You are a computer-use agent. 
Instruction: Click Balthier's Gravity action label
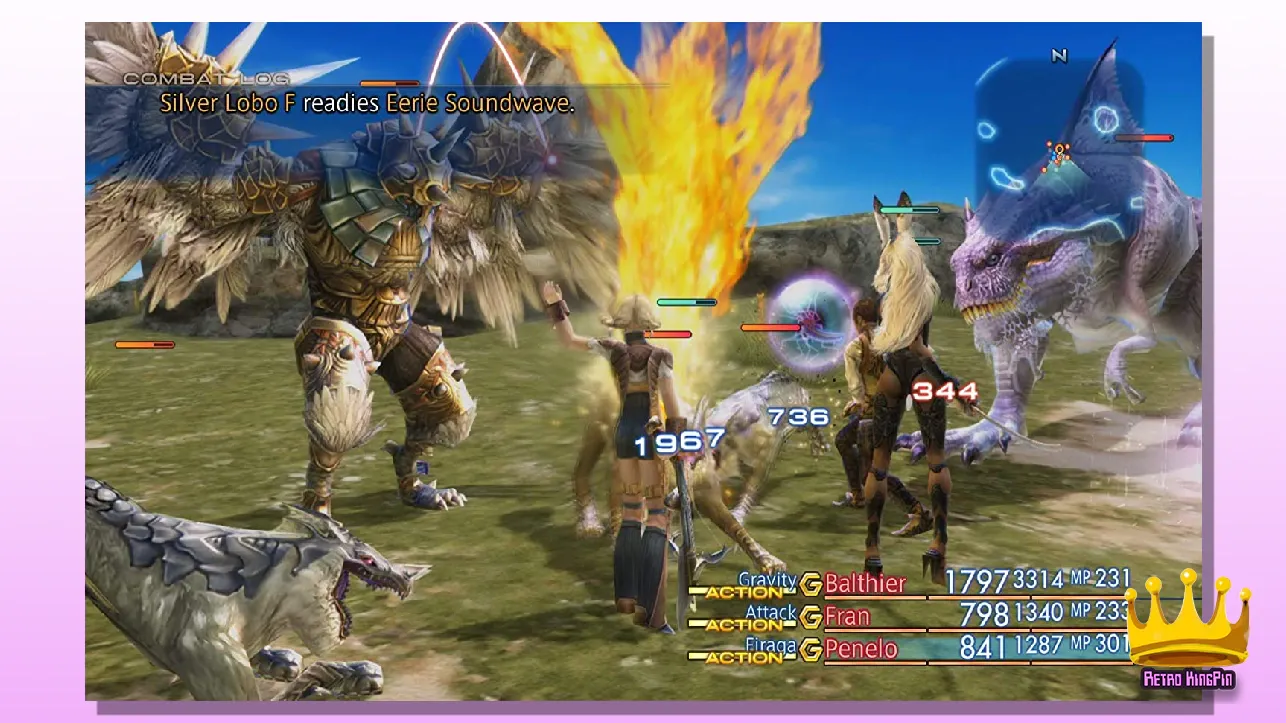pyautogui.click(x=767, y=580)
